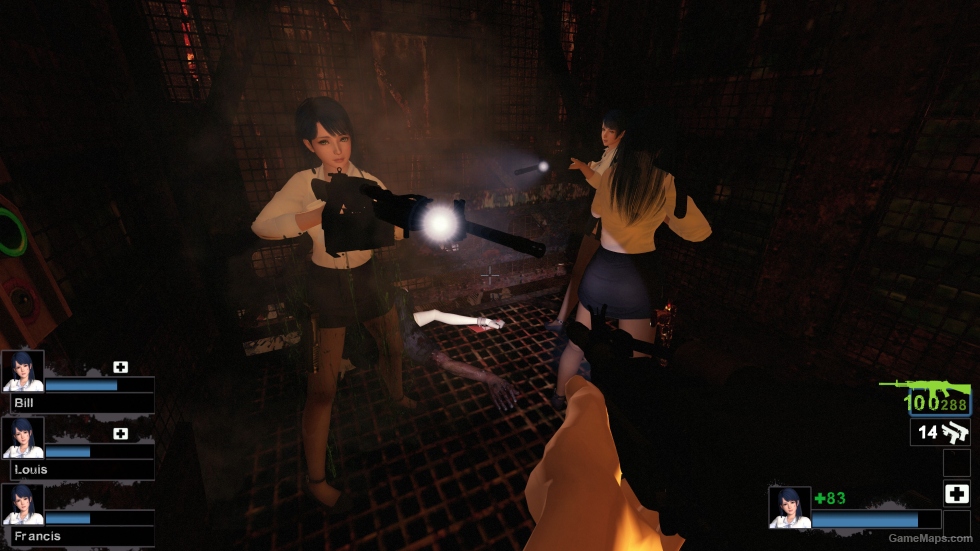Click the medkit icon above Louis's panel

(x=121, y=434)
